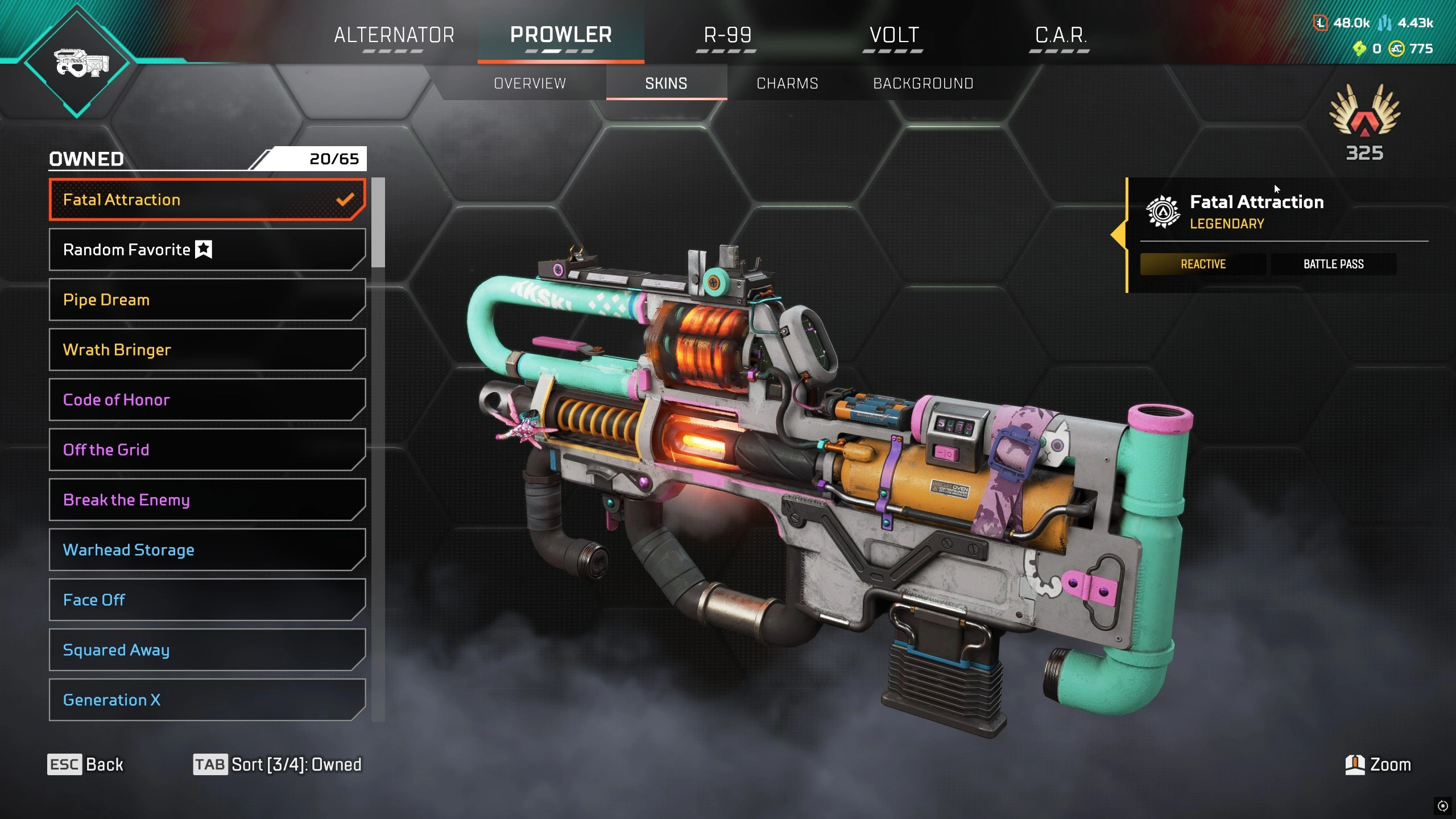The height and width of the screenshot is (819, 1456).
Task: Select the Off the Grid skin
Action: [207, 450]
